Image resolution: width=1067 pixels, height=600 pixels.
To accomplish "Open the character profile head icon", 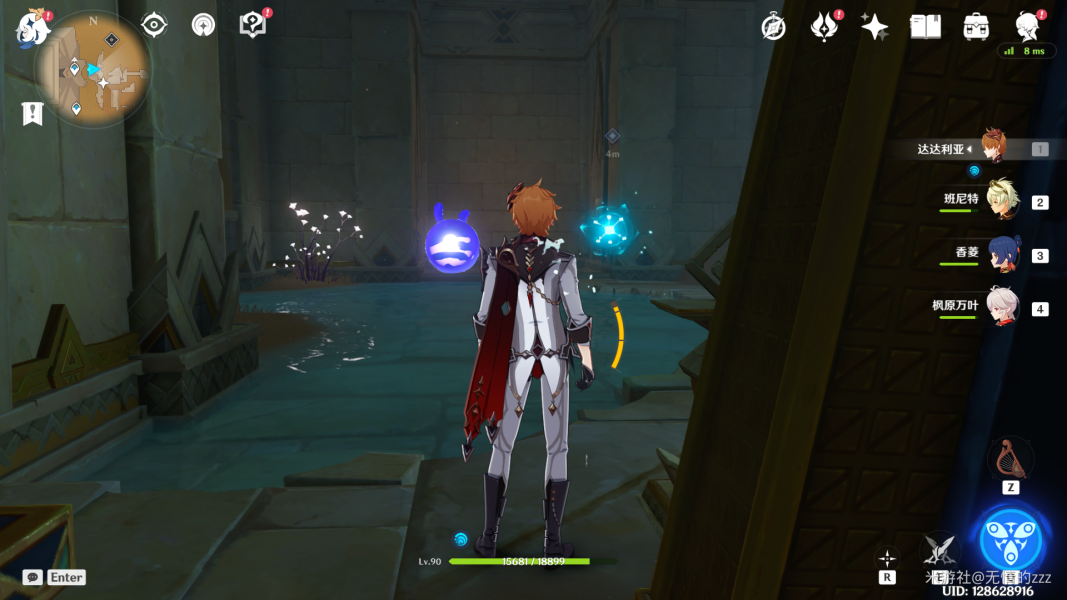I will pyautogui.click(x=1026, y=25).
